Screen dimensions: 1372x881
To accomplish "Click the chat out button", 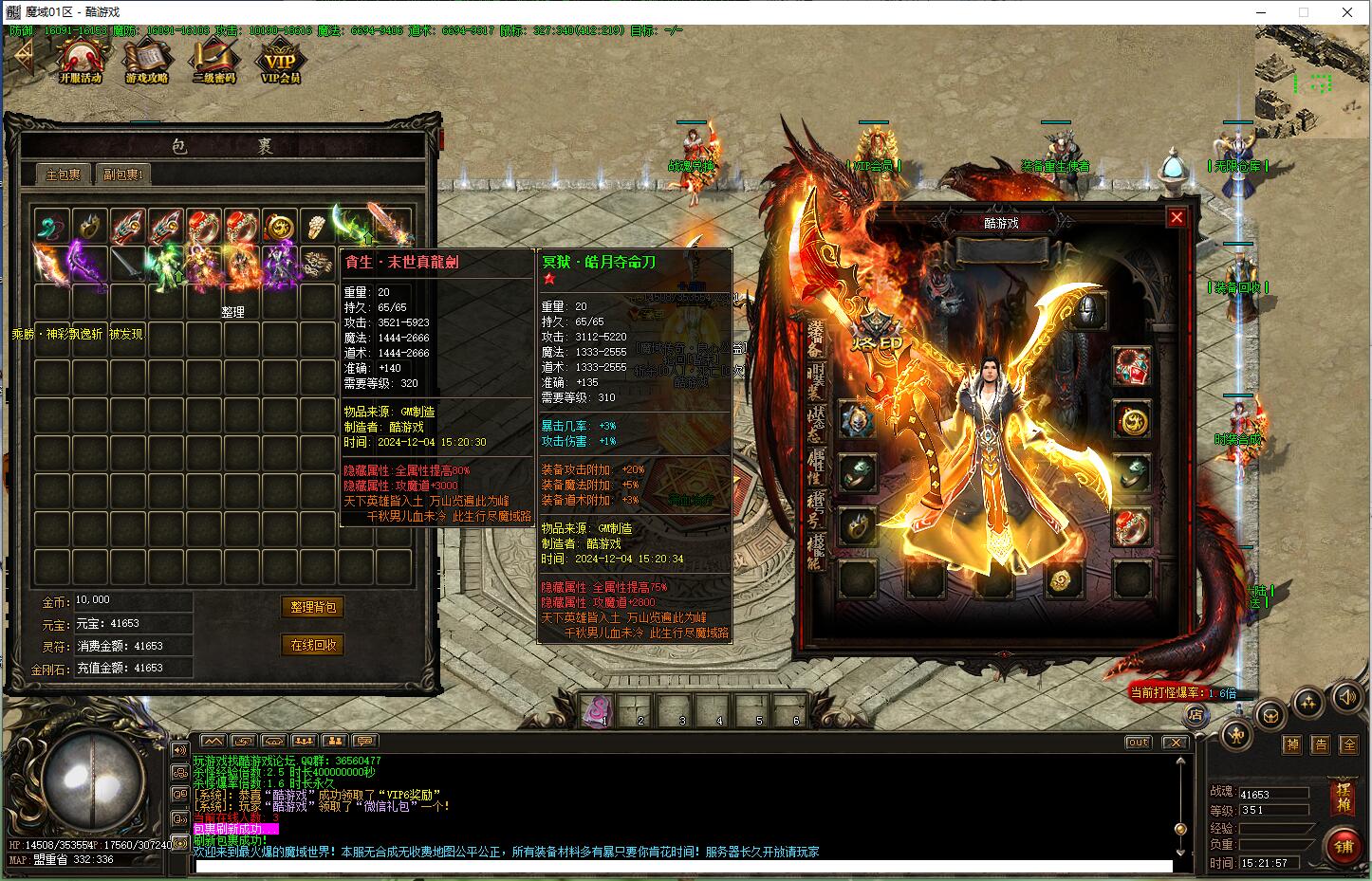I will click(1138, 743).
